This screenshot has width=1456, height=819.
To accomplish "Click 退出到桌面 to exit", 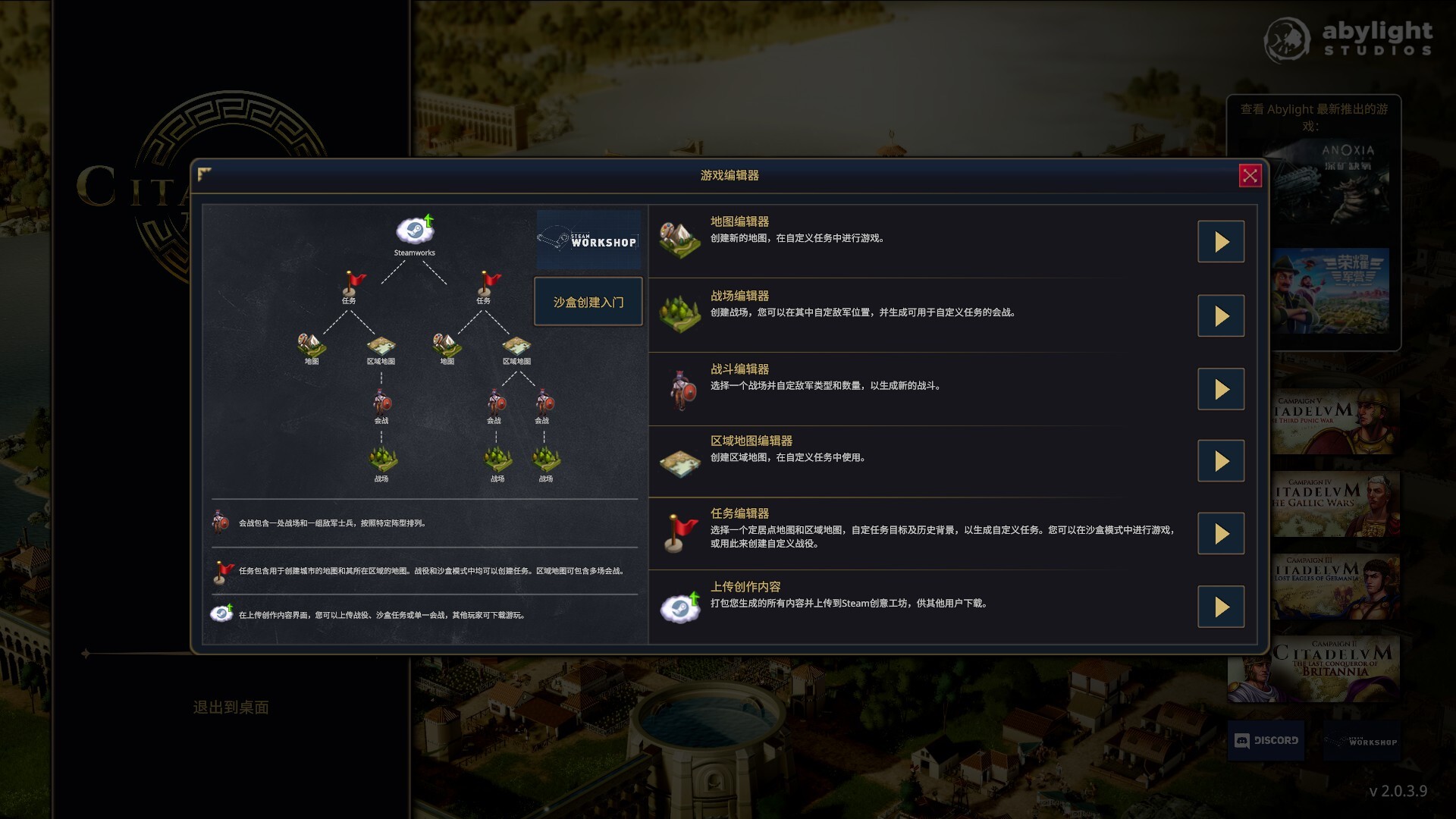I will coord(231,708).
